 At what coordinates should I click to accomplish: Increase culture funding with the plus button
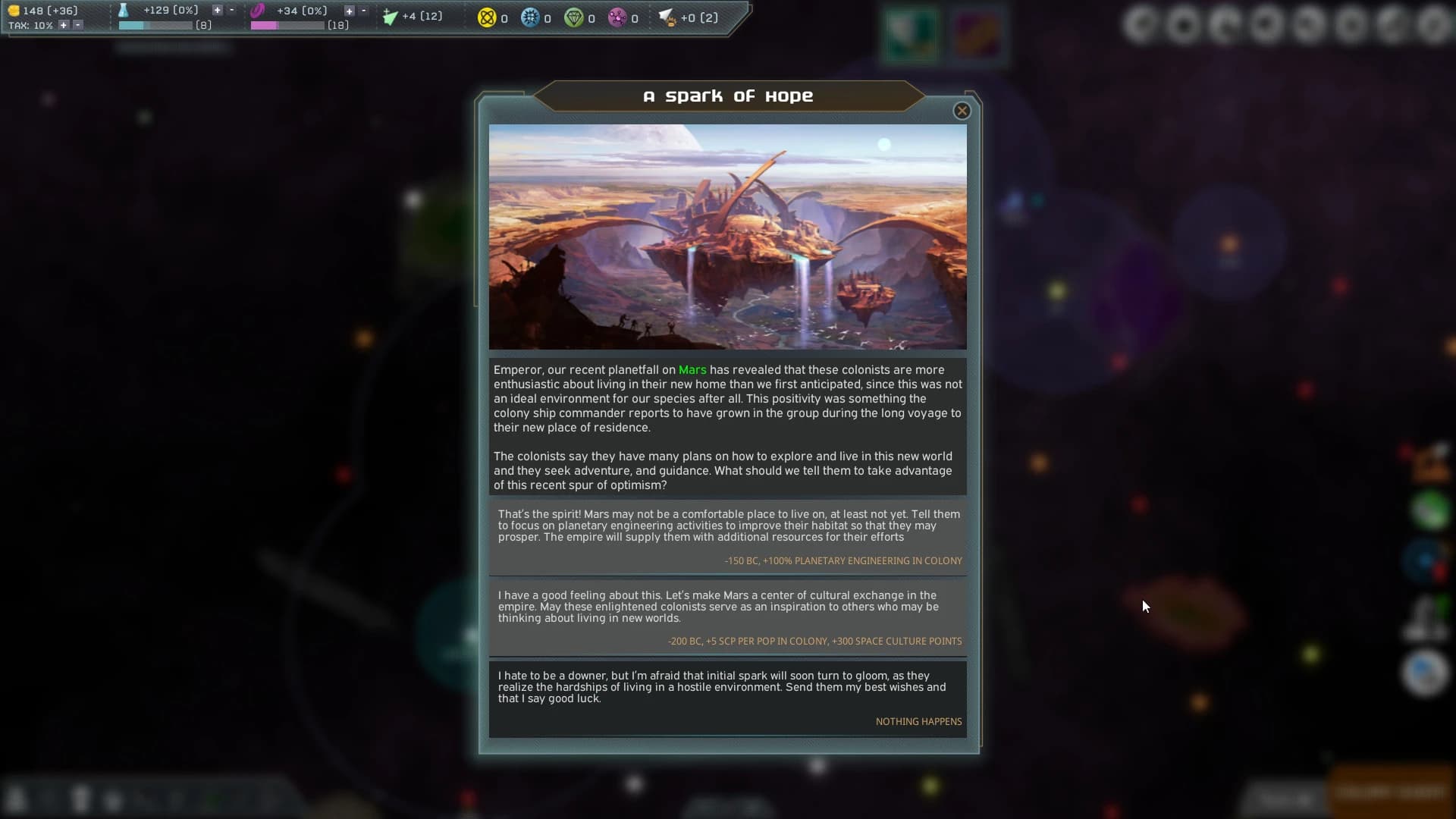(349, 10)
